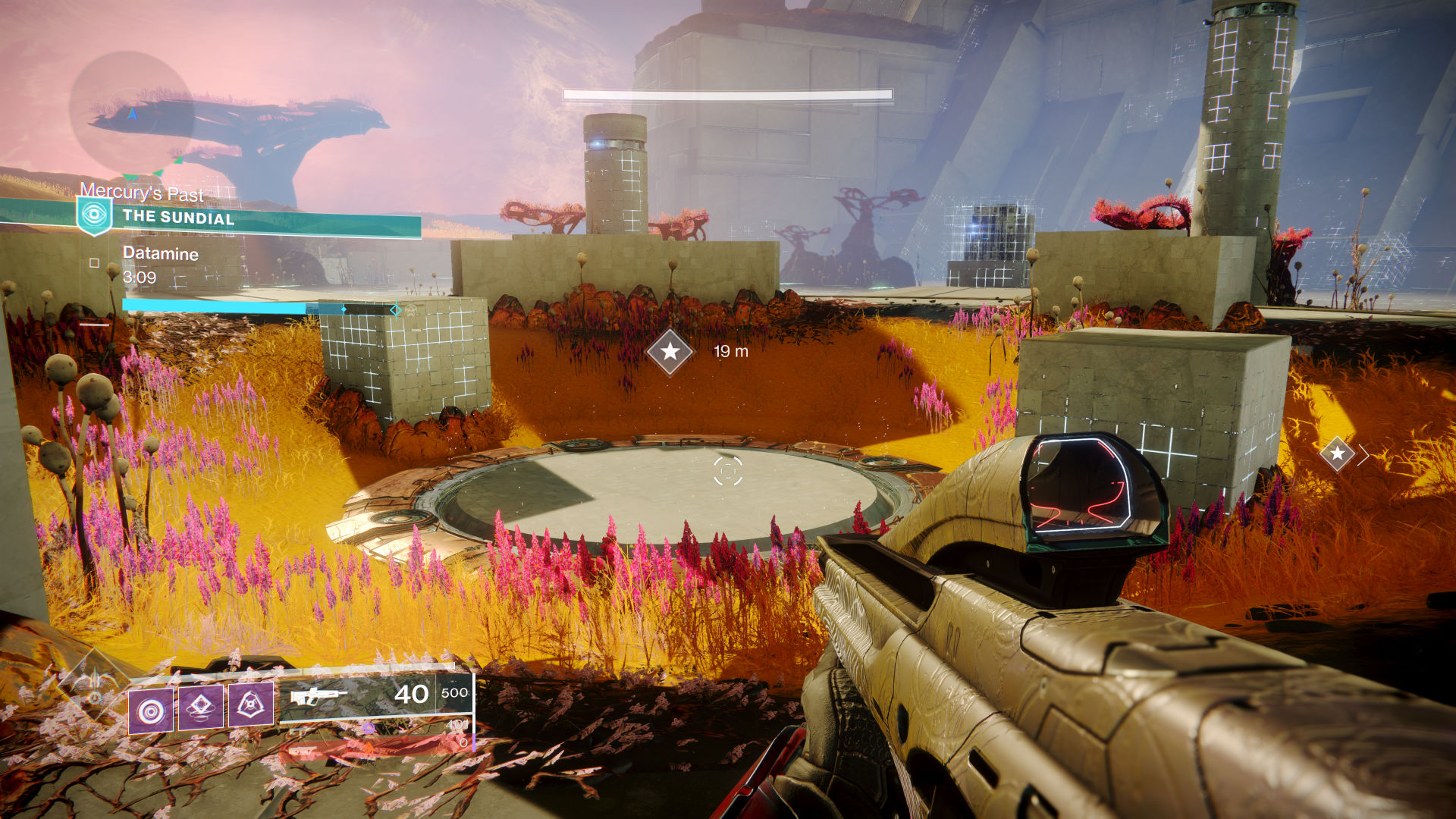Select the star waypoint marker showing 19 m
The width and height of the screenshot is (1456, 819).
(x=670, y=351)
